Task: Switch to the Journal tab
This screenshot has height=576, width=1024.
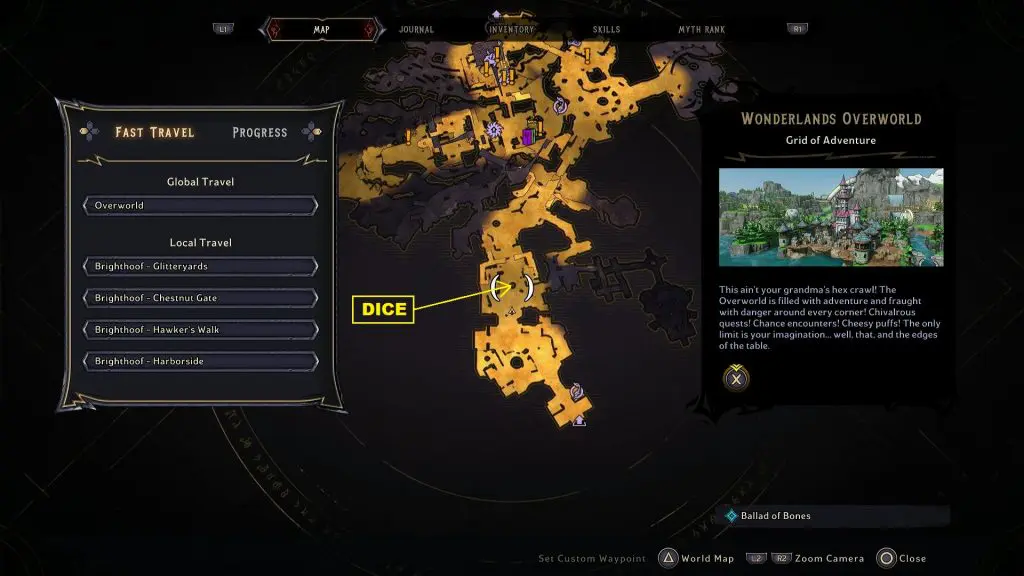Action: click(416, 30)
